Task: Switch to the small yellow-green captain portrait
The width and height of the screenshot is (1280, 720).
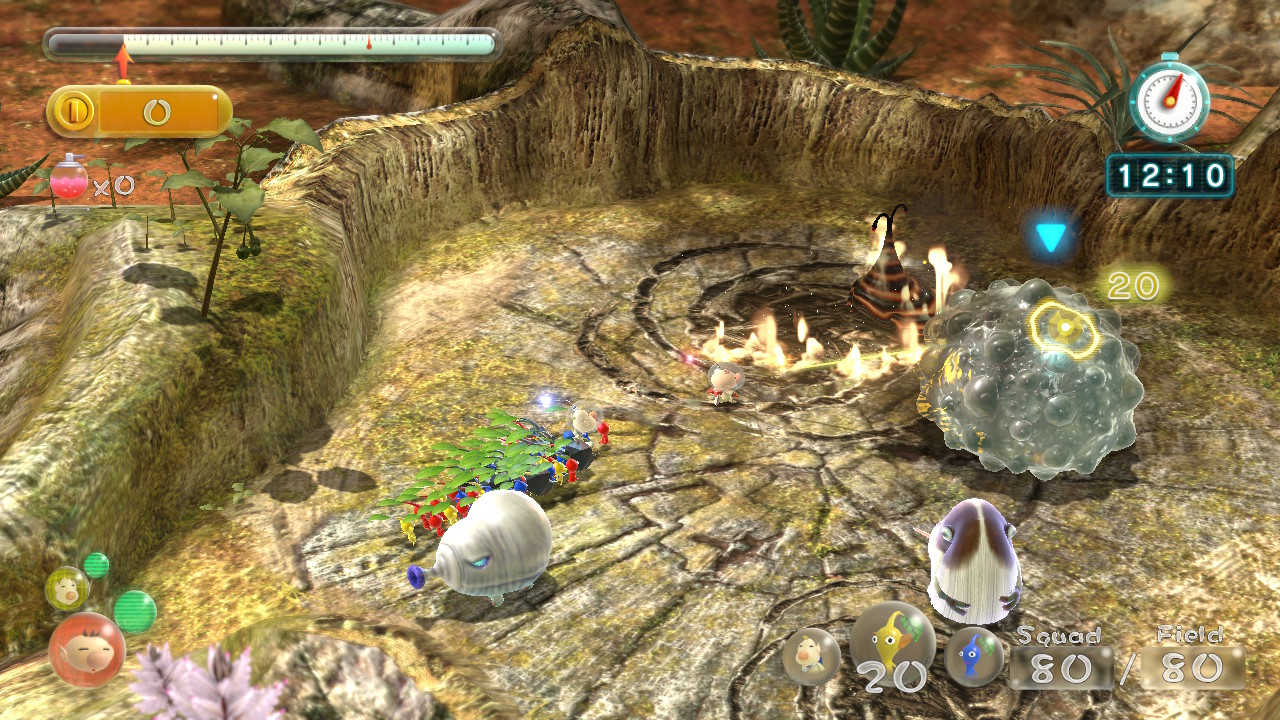Action: tap(66, 588)
